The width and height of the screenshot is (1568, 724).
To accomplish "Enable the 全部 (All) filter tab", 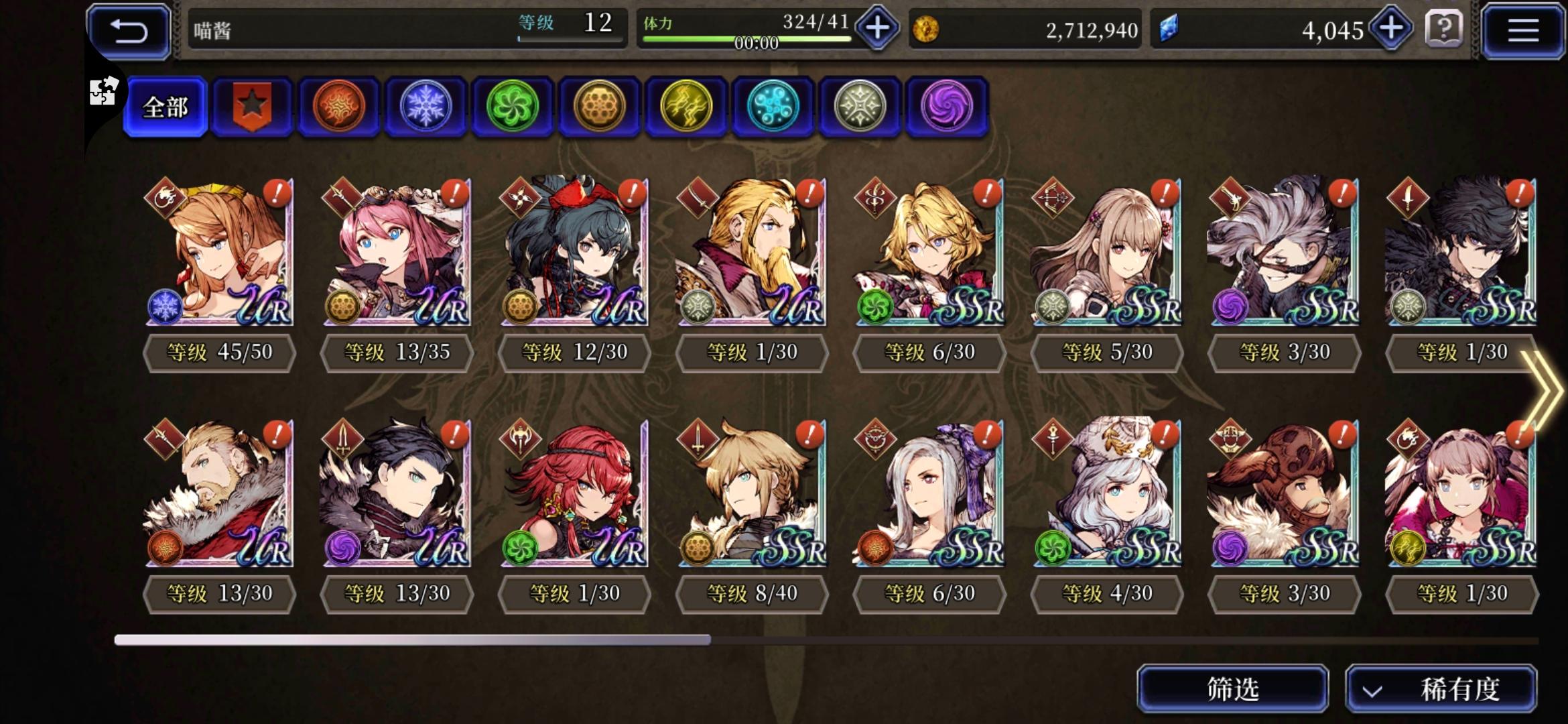I will point(164,107).
